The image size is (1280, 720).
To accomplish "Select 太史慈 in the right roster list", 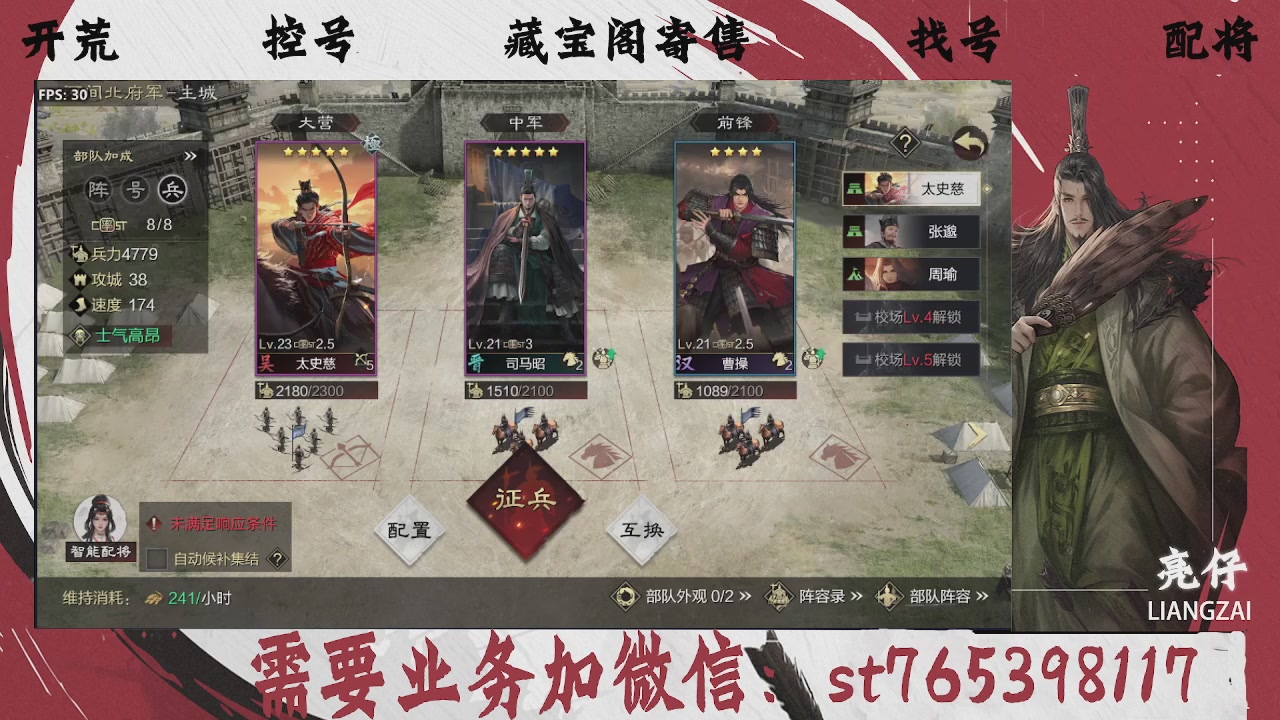I will pyautogui.click(x=910, y=190).
